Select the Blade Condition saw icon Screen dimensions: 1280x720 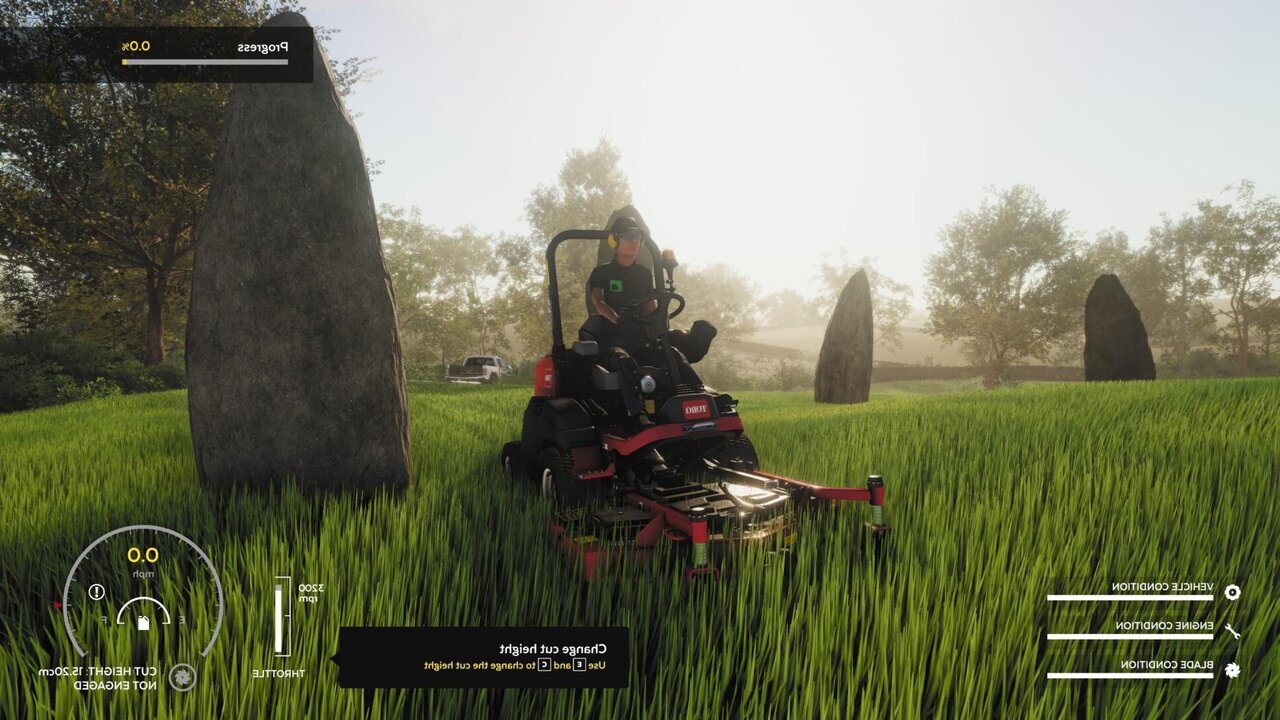coord(1232,669)
